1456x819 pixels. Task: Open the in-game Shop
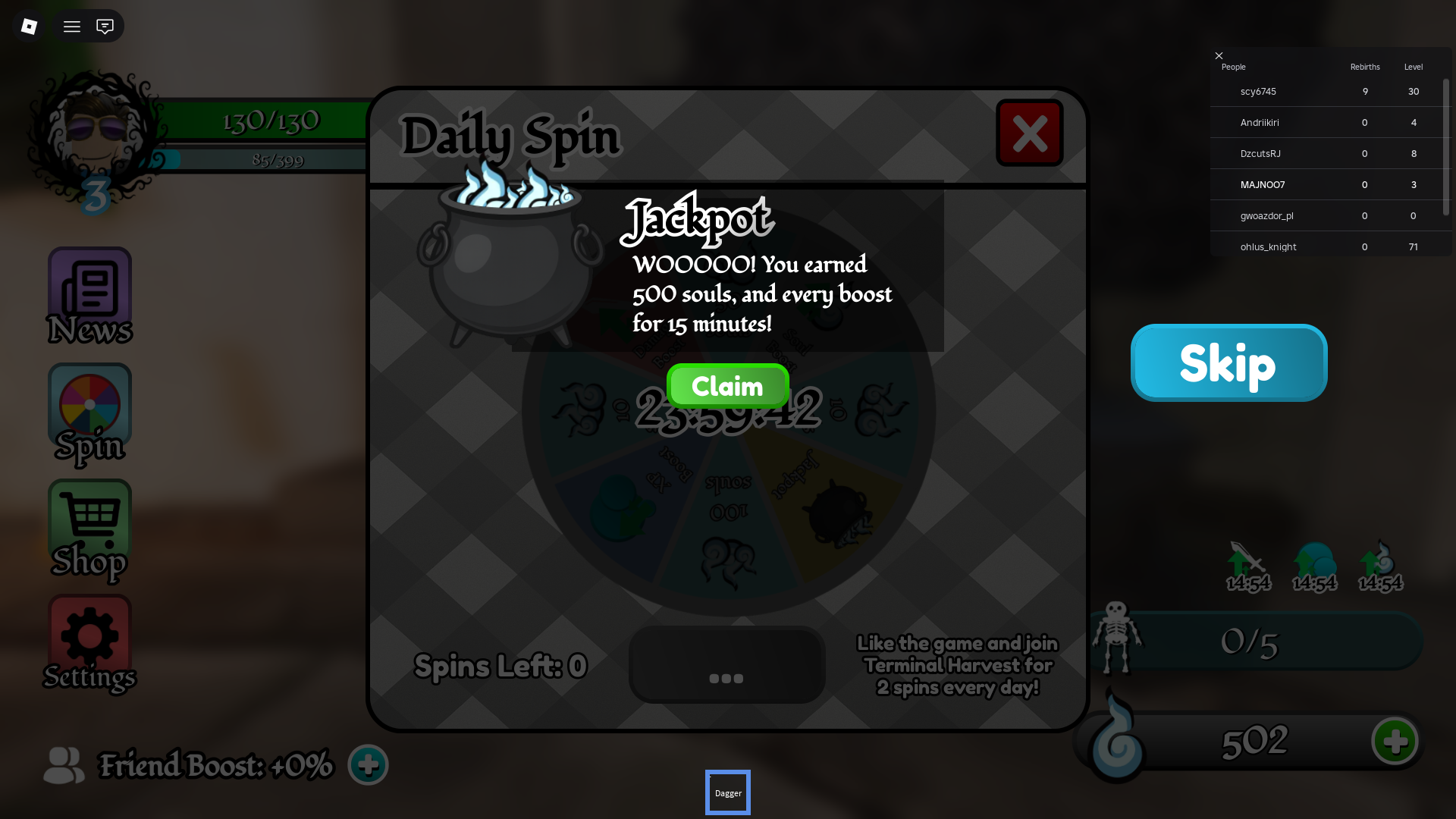(89, 529)
